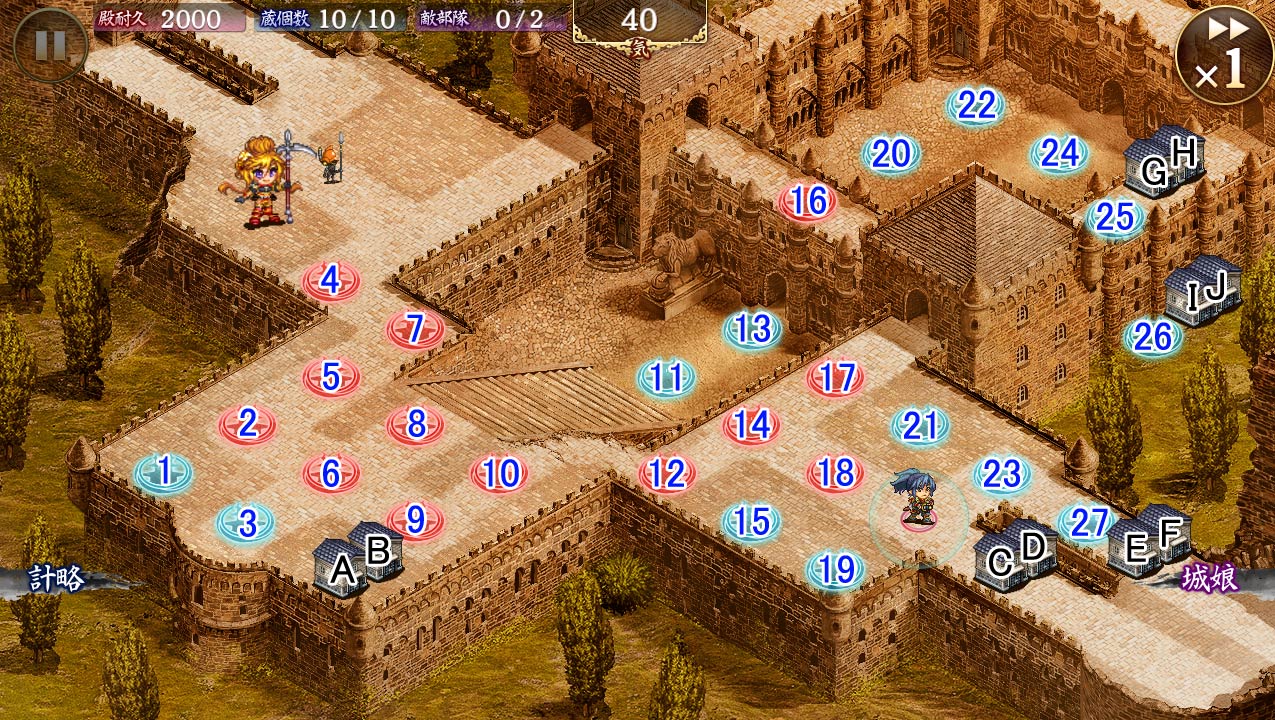Choose the storehouse marked F
The height and width of the screenshot is (720, 1275).
pos(1170,530)
